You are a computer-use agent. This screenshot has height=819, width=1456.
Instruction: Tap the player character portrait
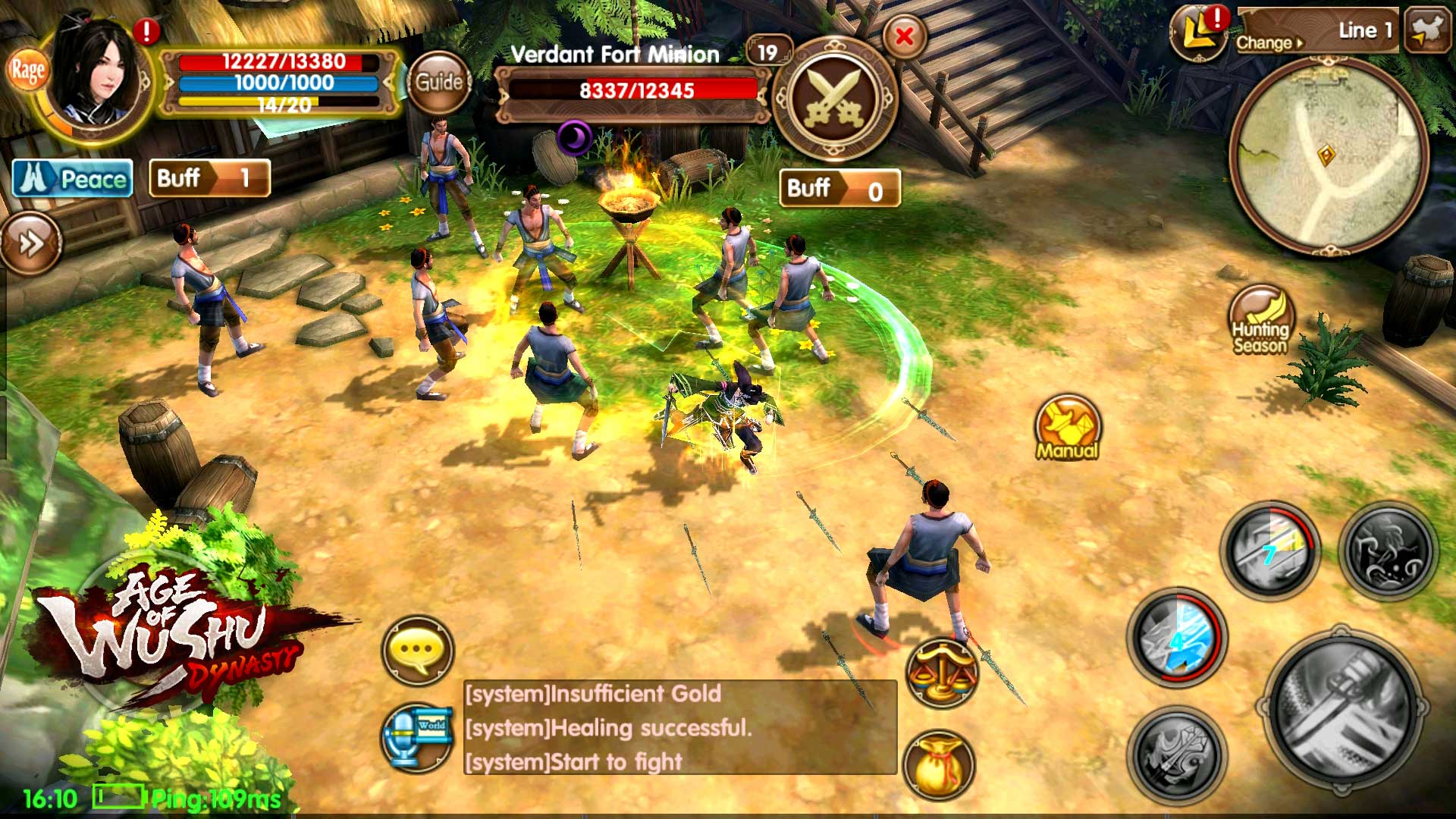tap(99, 76)
